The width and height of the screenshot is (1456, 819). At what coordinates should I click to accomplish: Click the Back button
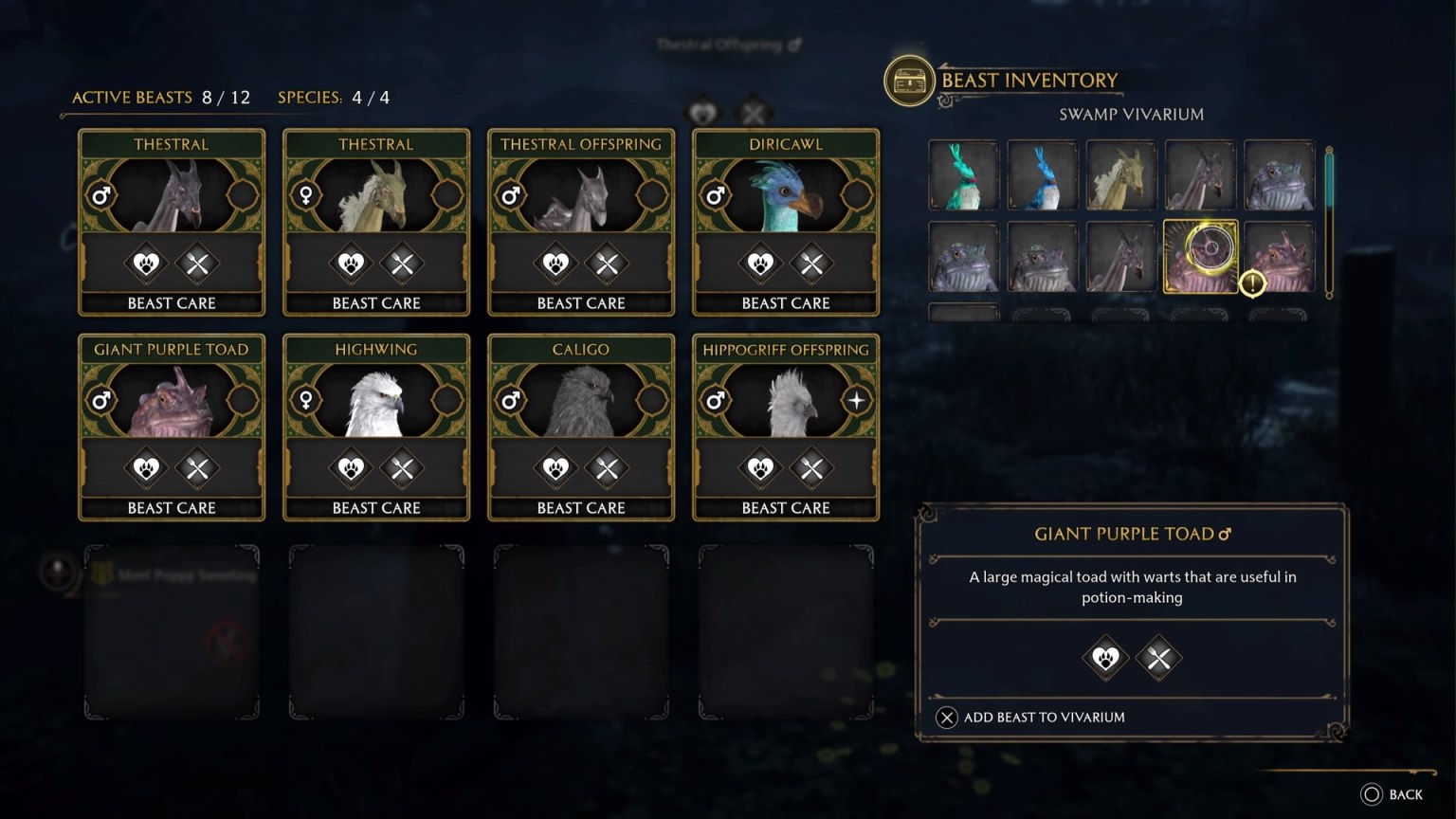click(1393, 794)
